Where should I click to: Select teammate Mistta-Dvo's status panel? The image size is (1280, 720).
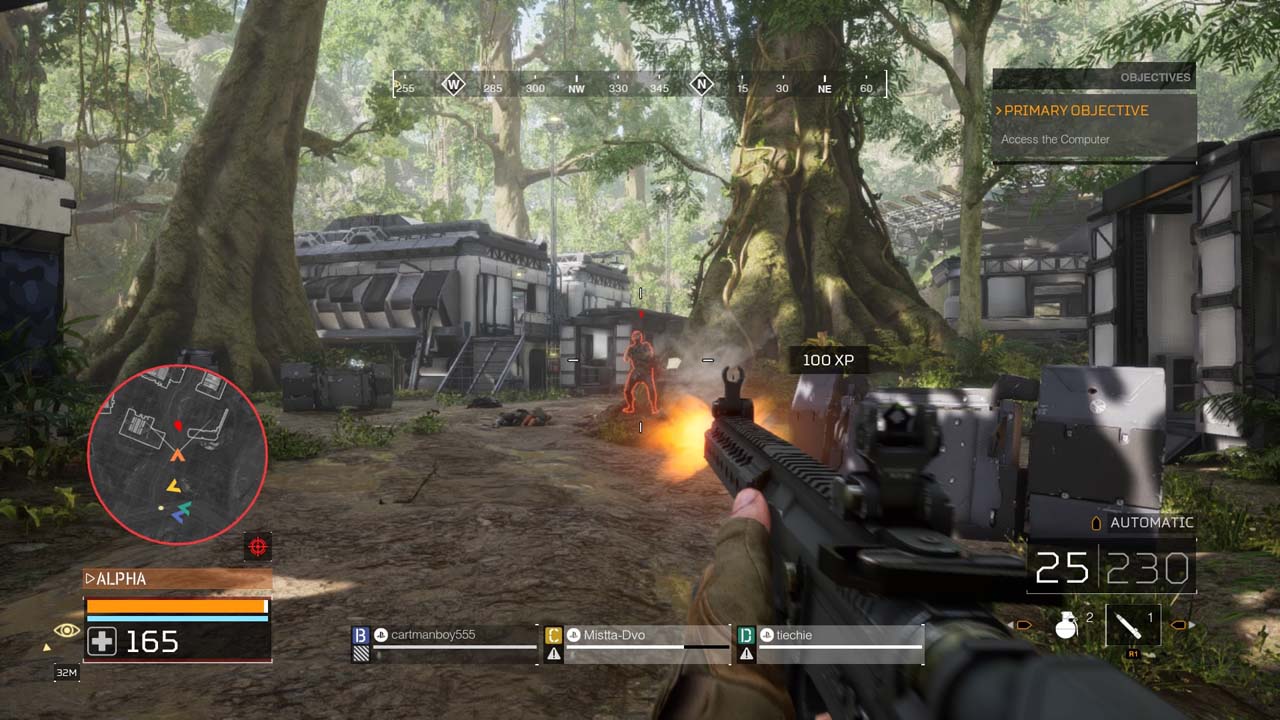[x=637, y=644]
